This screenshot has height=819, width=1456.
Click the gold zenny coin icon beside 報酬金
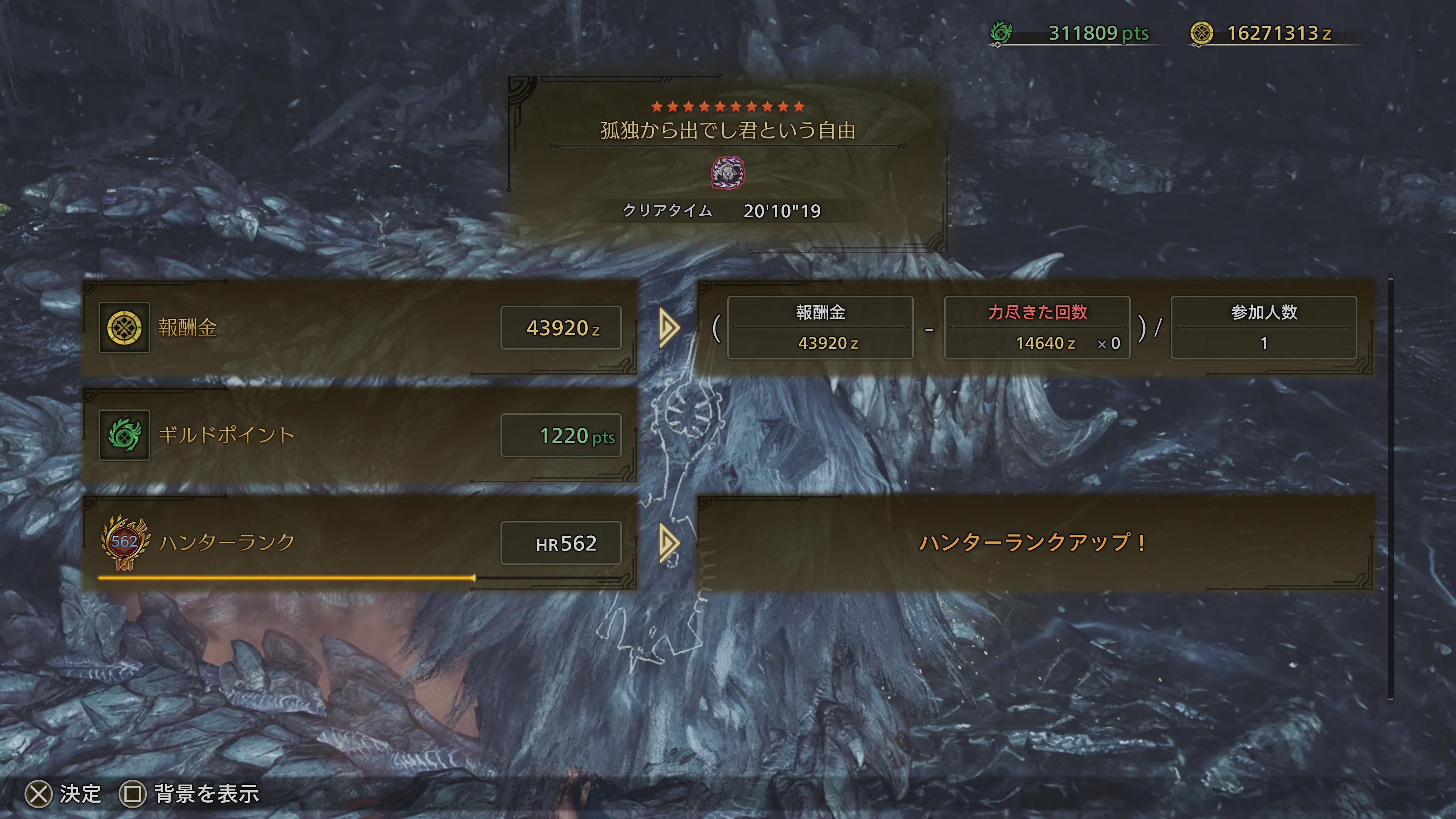124,328
